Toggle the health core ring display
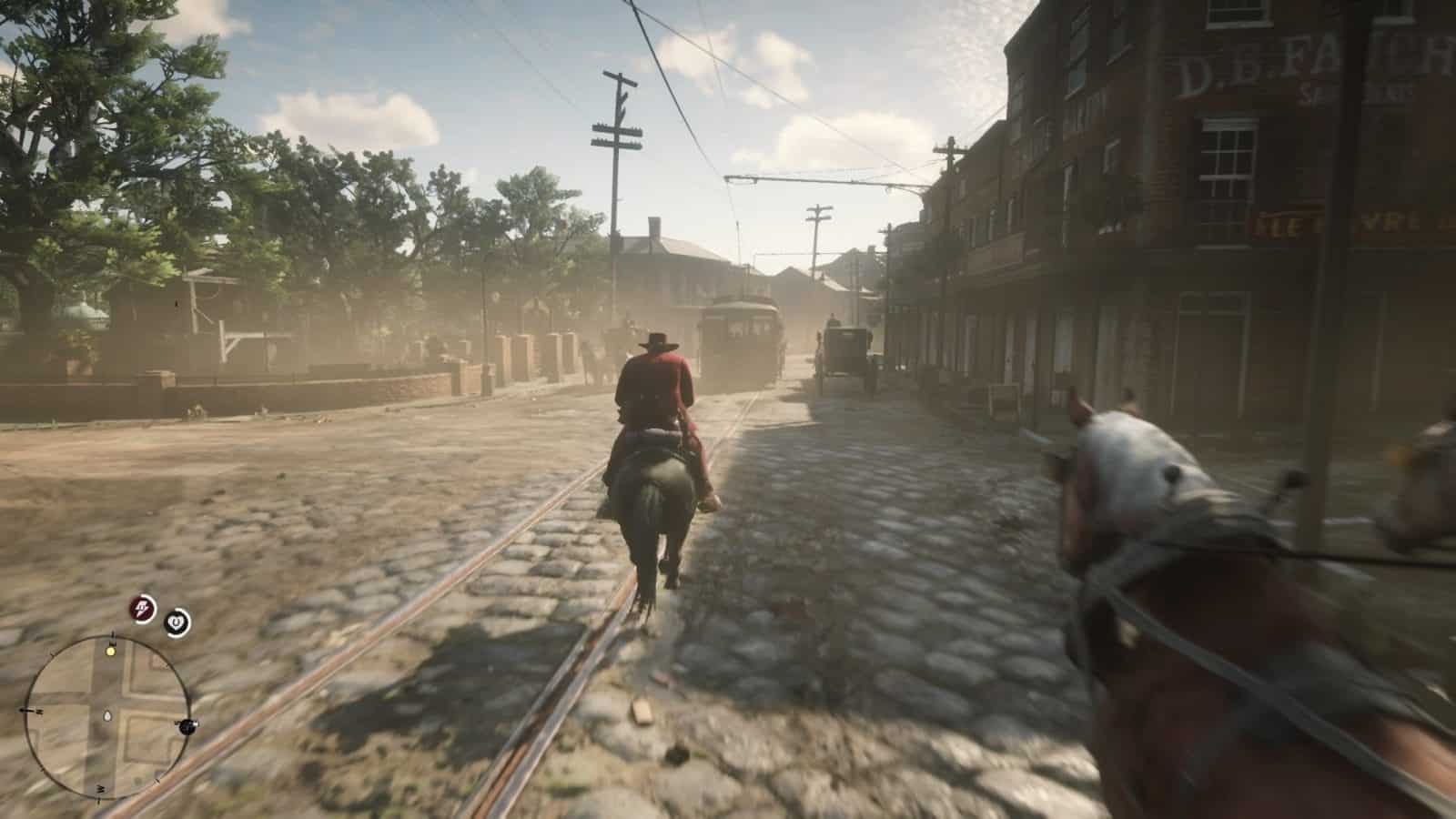 point(177,622)
